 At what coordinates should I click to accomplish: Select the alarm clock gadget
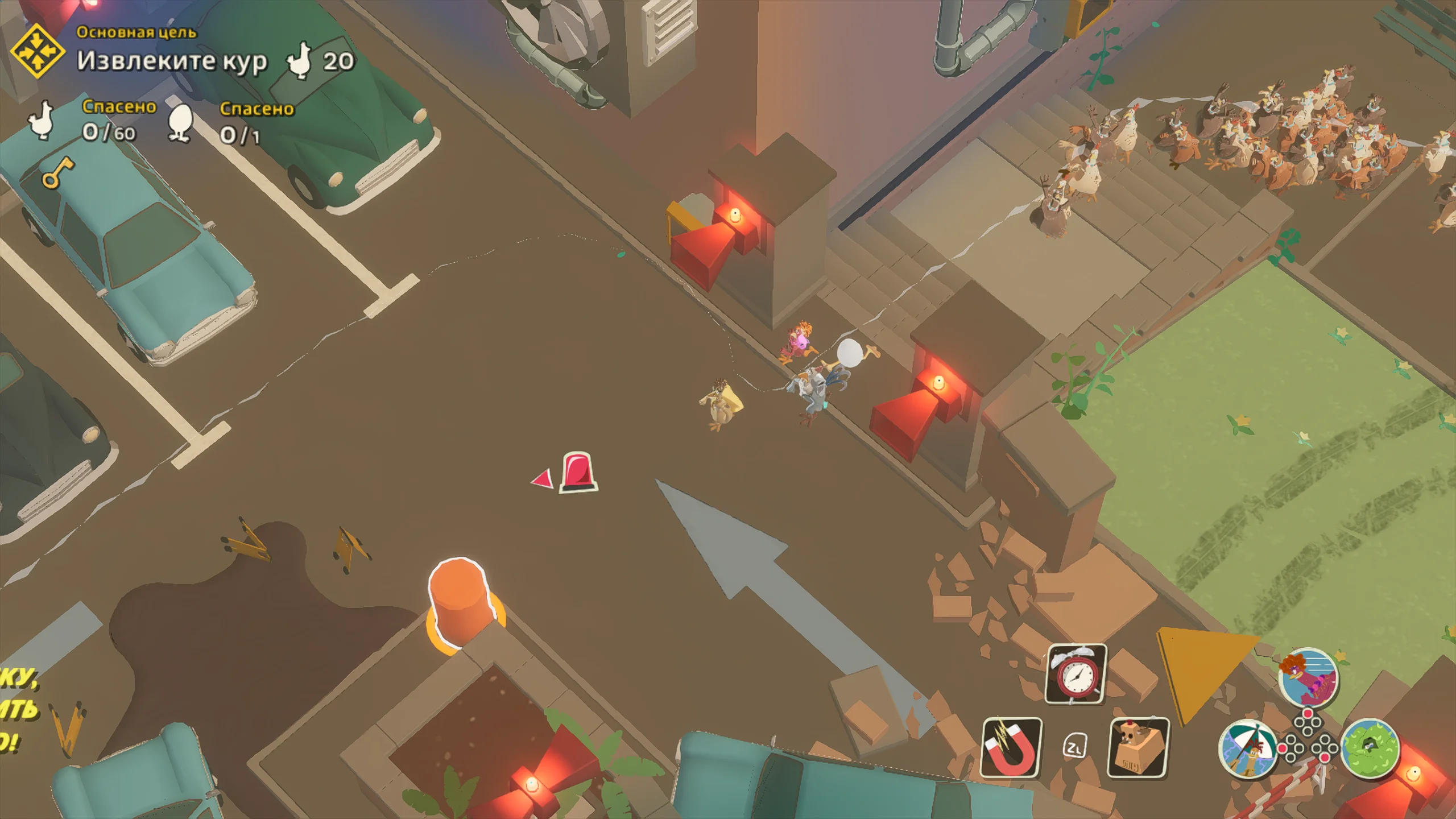(x=1076, y=674)
